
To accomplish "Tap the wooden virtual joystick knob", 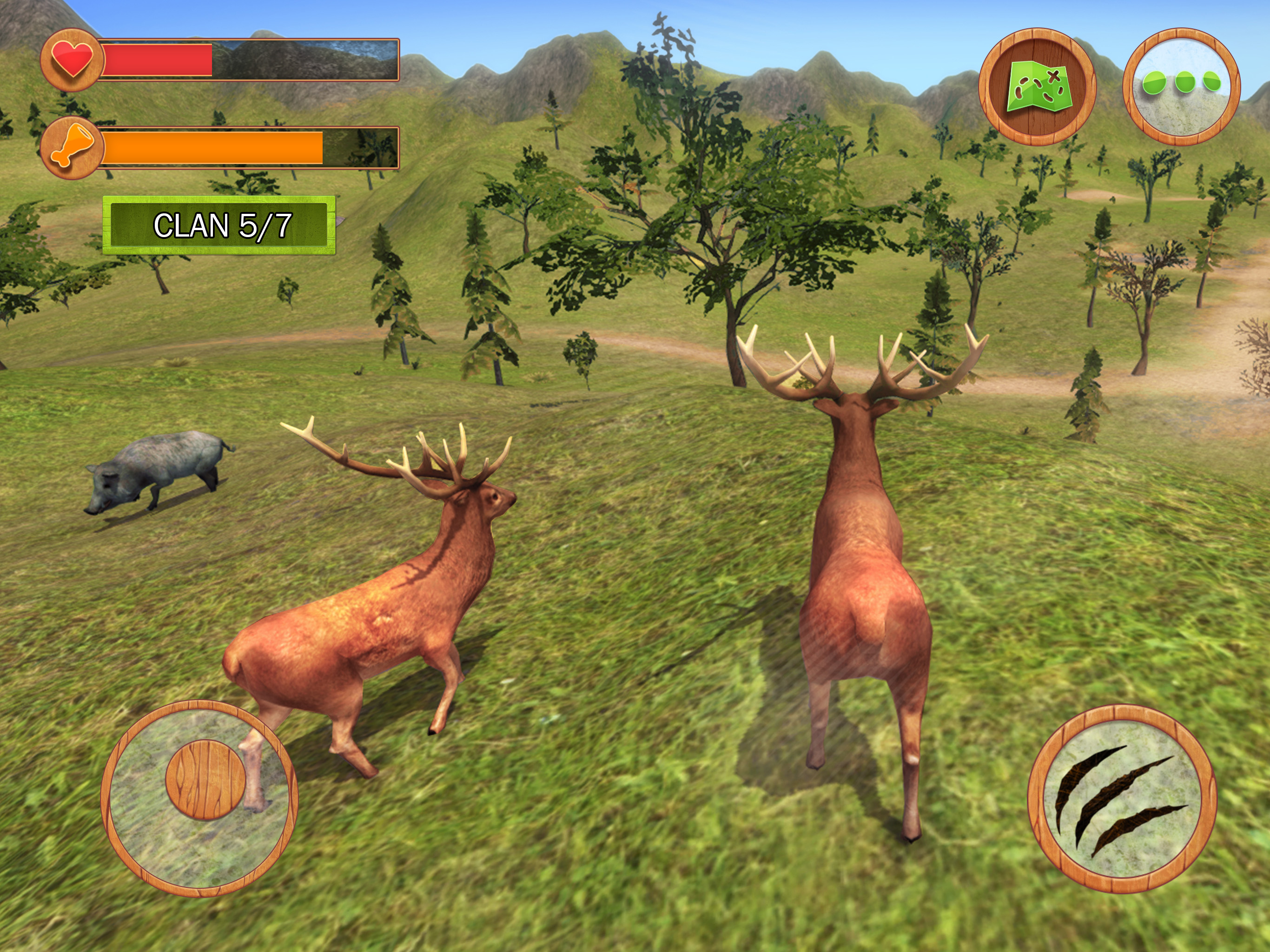I will [205, 780].
